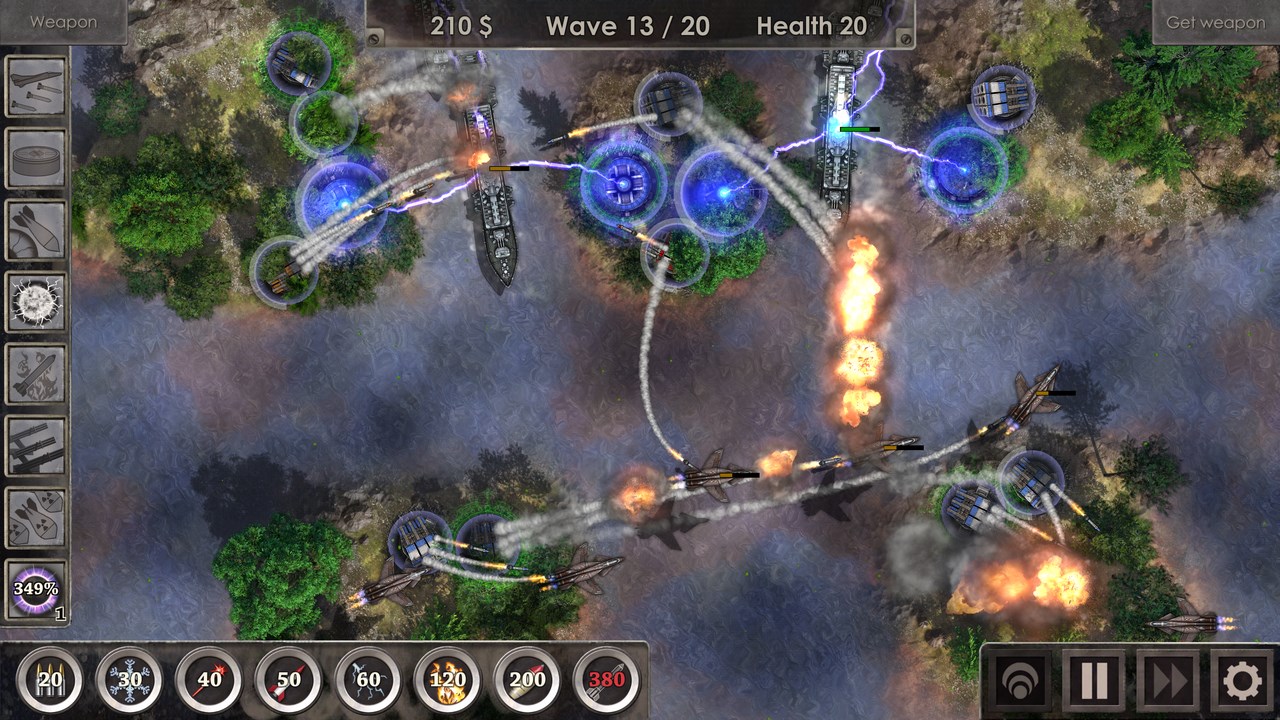Select the flamethrower tower costing 120
This screenshot has width=1280, height=720.
(448, 679)
